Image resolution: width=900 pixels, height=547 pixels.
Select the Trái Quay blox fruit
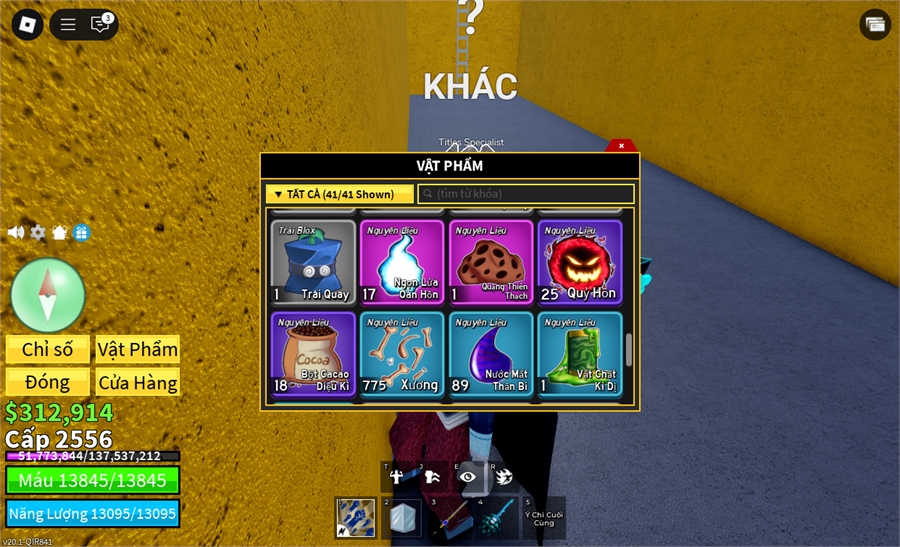[x=313, y=262]
